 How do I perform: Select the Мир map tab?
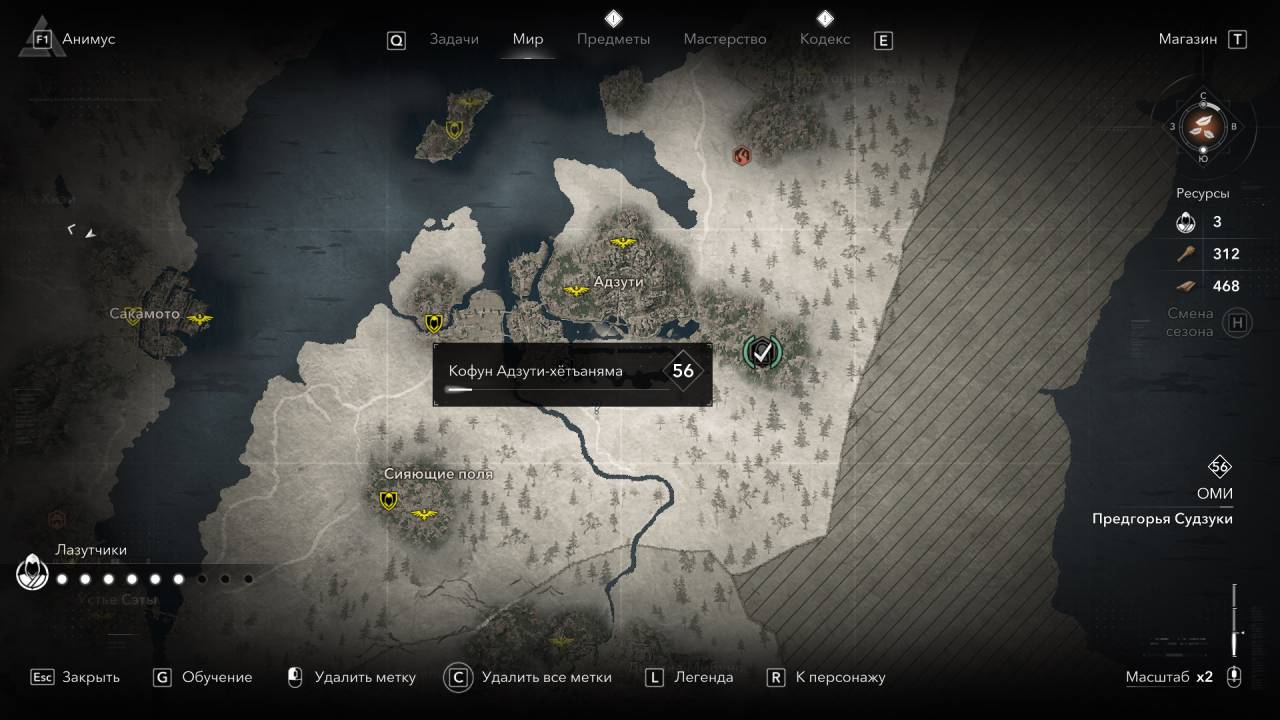click(527, 39)
